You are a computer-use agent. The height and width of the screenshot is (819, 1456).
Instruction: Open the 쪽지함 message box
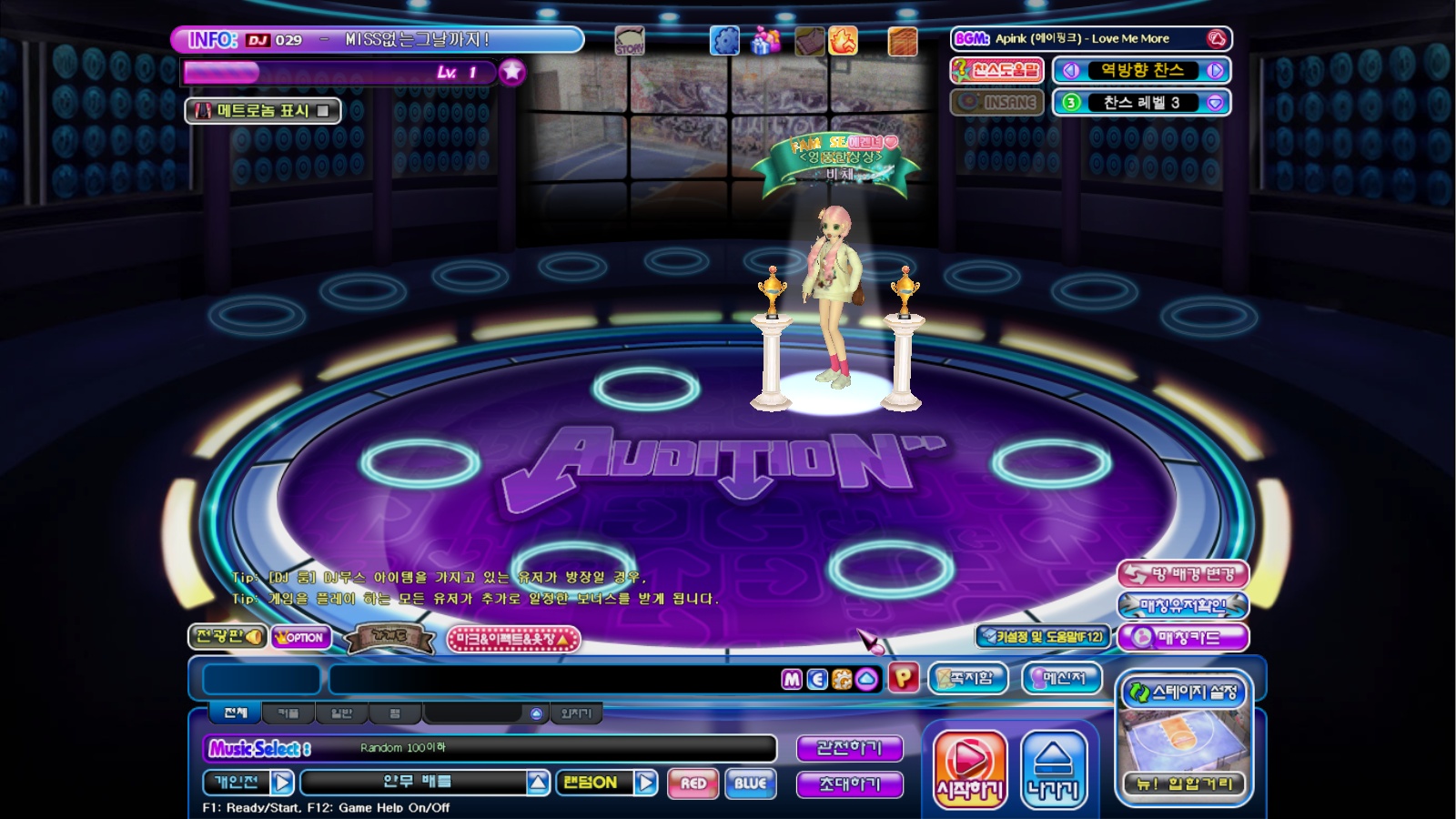pos(967,678)
